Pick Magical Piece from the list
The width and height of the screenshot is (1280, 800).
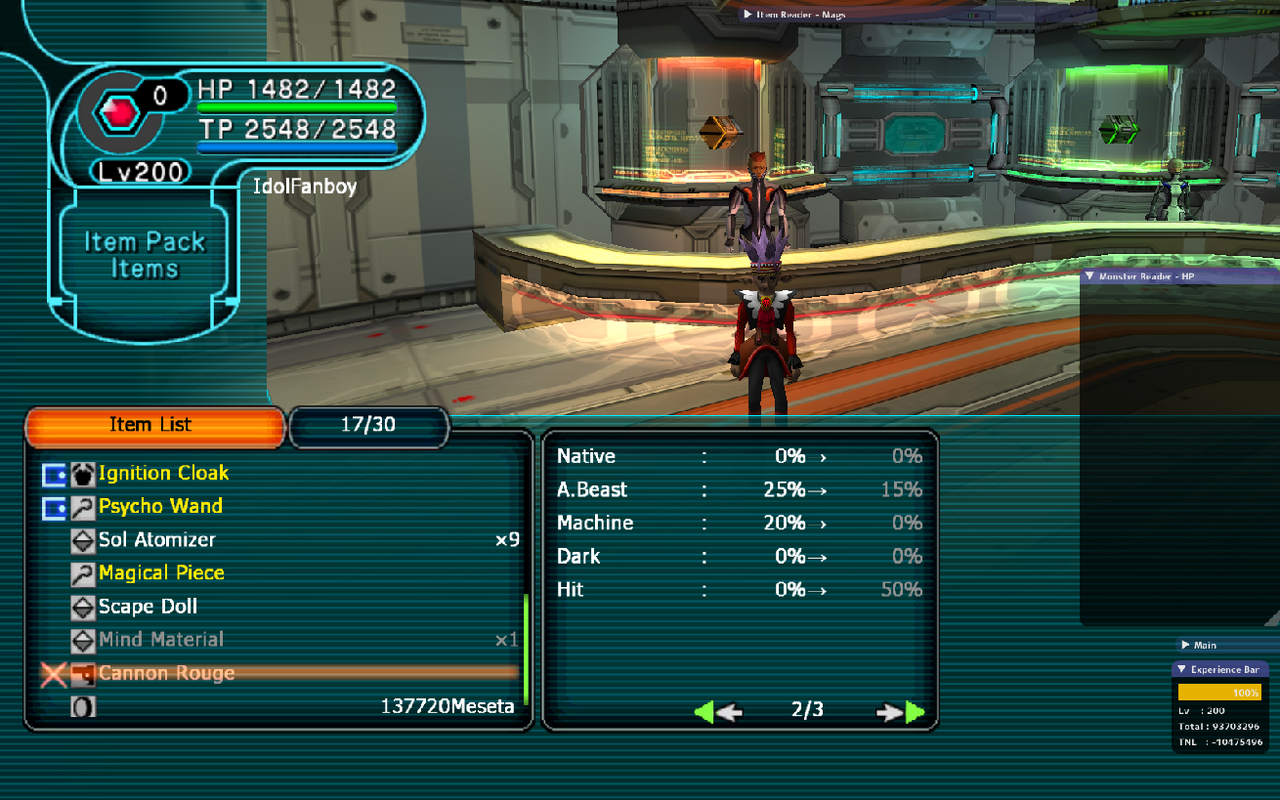click(x=161, y=573)
